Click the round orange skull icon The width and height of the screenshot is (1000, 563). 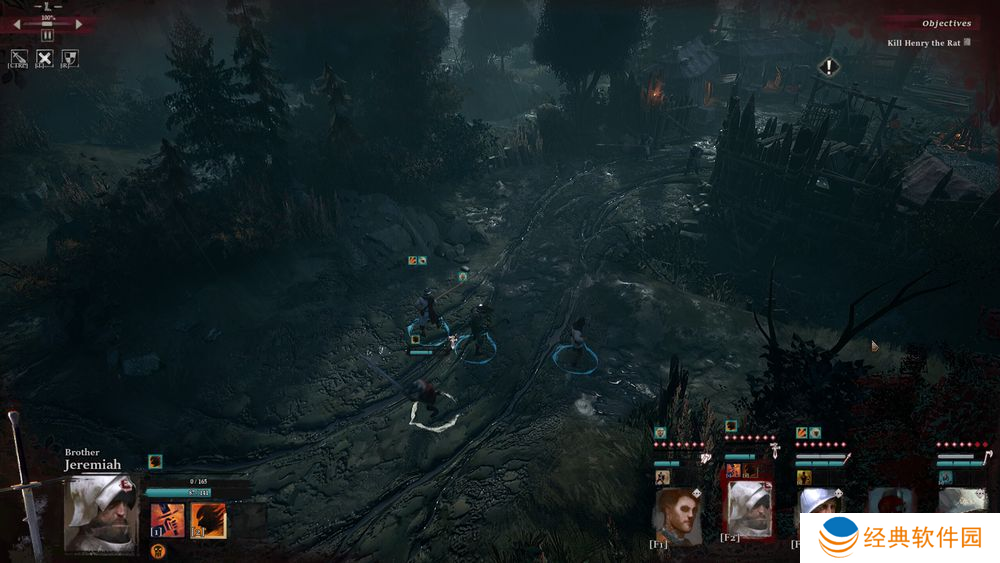point(158,550)
